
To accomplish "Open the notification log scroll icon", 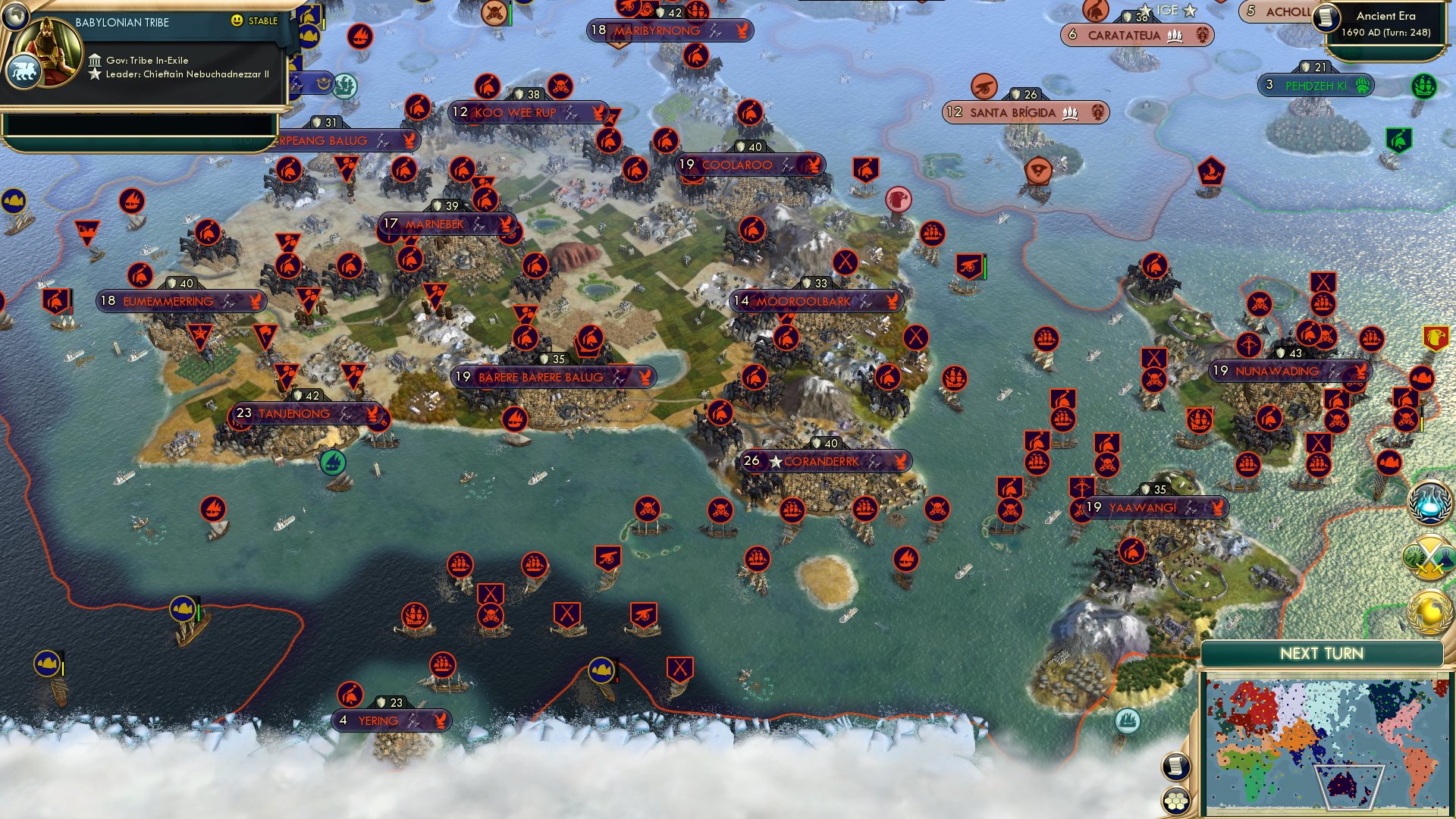I will point(1176,765).
